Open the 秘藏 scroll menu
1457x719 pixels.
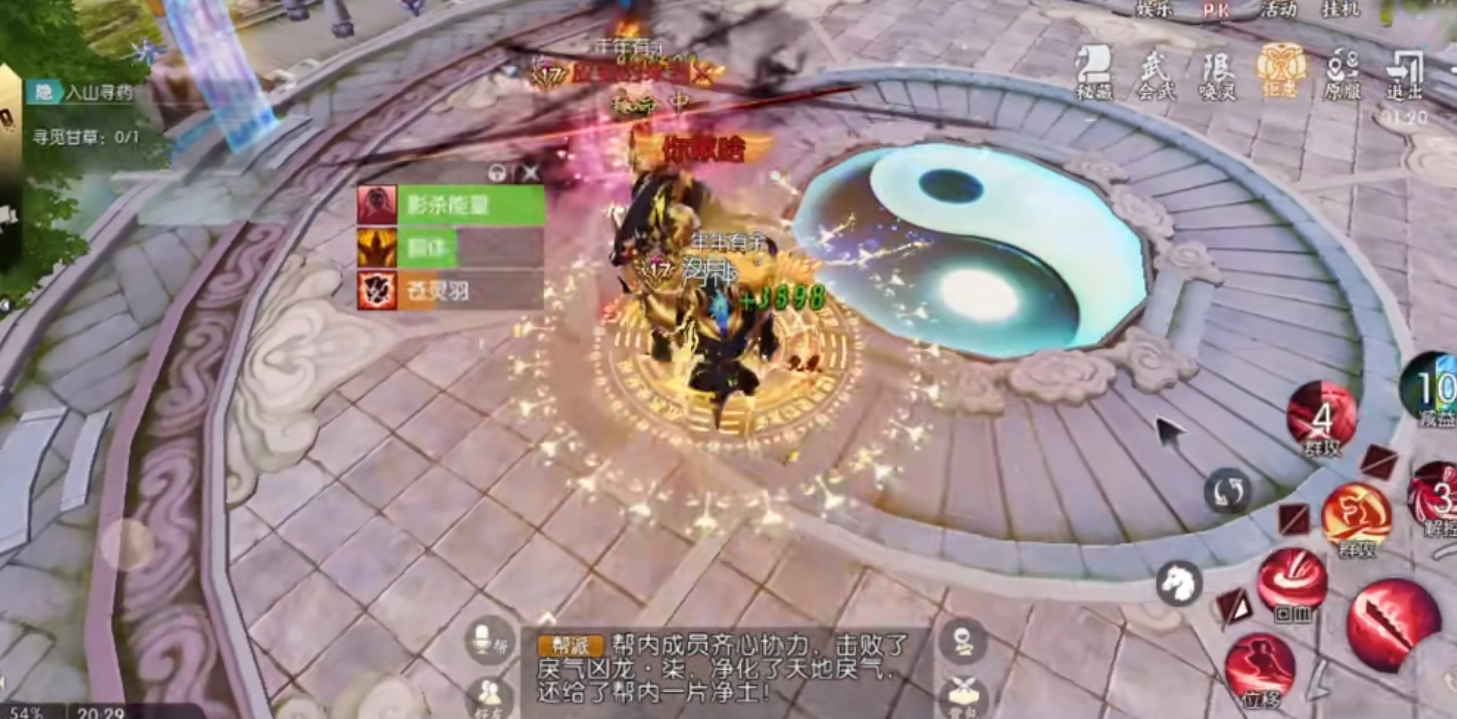tap(1093, 72)
